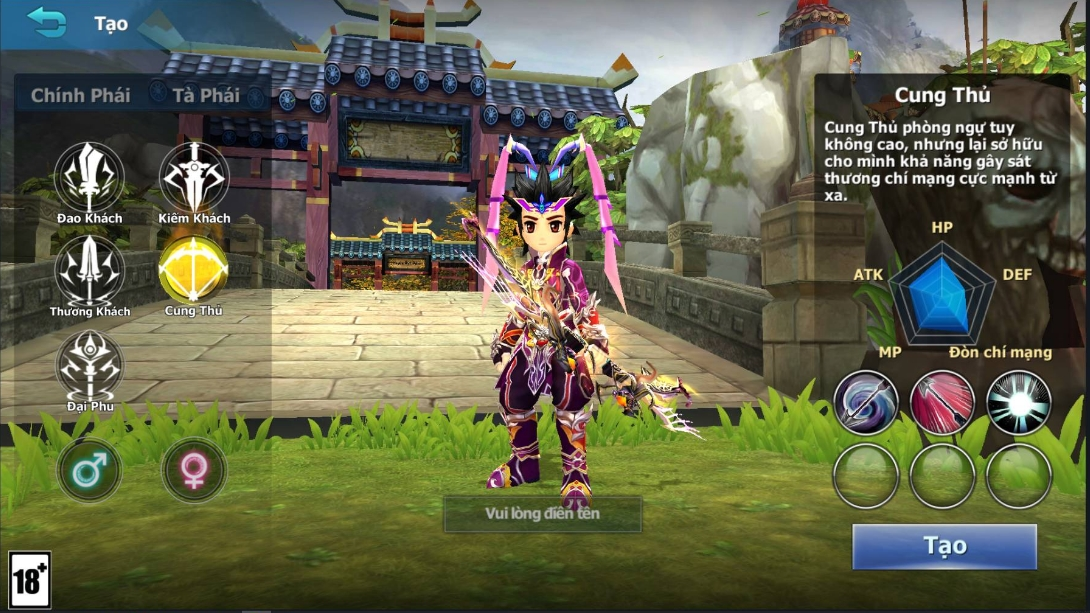Select the Cung Thủ archer class
Screen dimensions: 1090x613
pyautogui.click(x=194, y=270)
